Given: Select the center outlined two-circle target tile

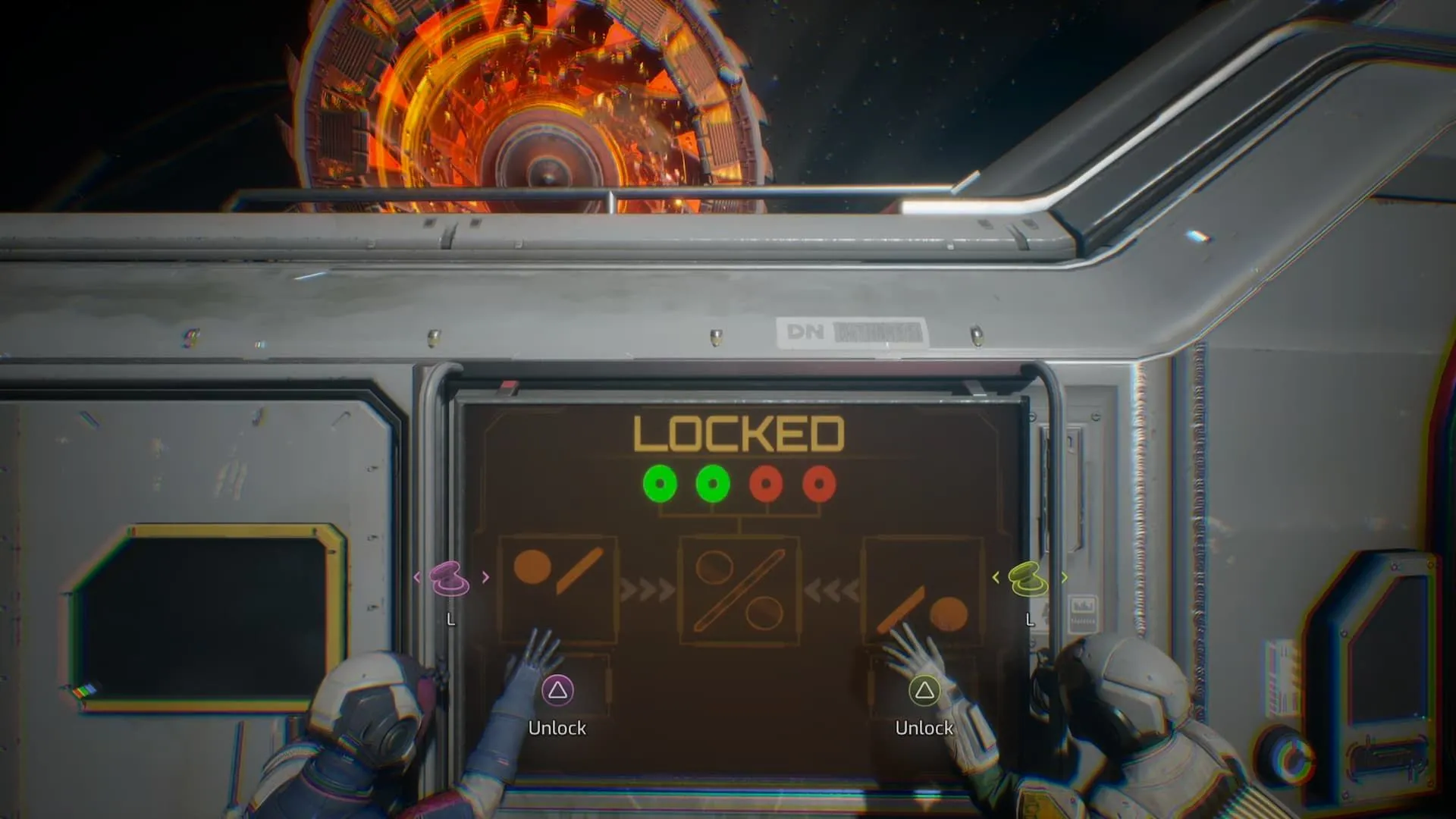Looking at the screenshot, I should pyautogui.click(x=739, y=590).
